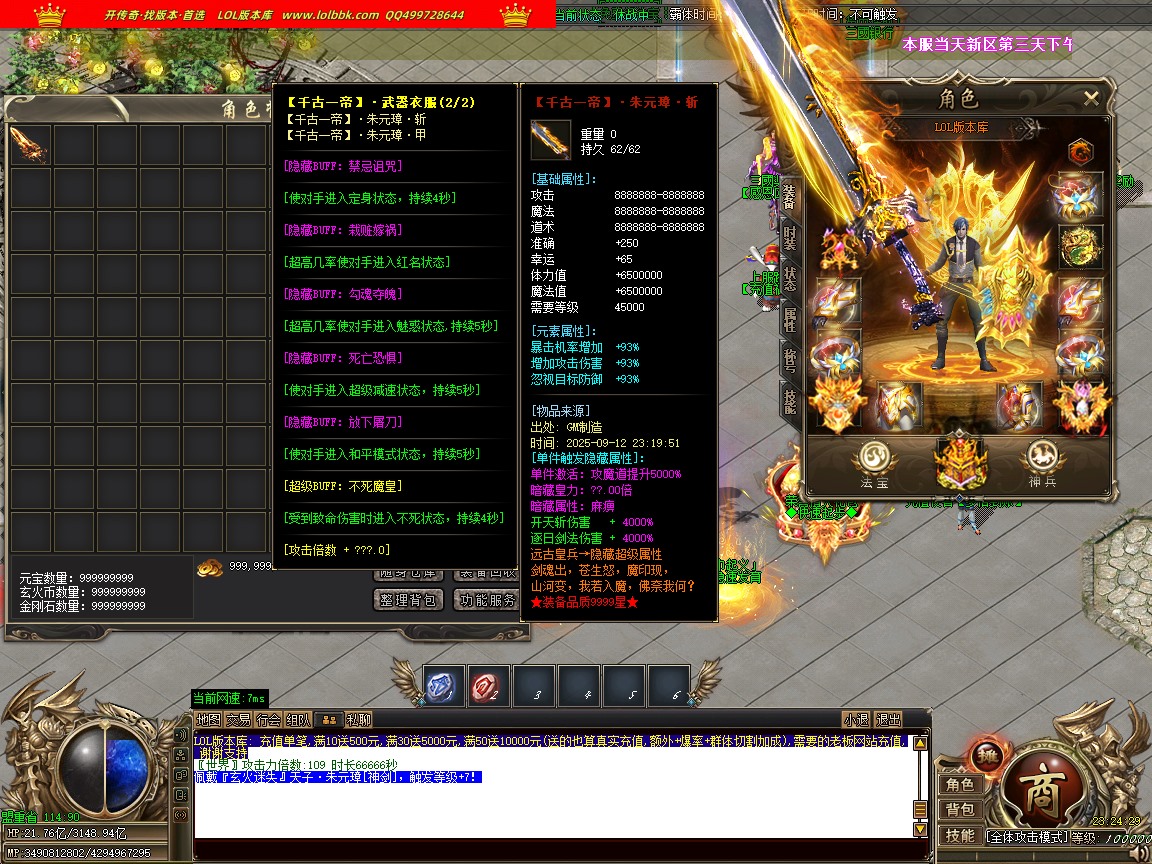Switch to the 时装 fashion tab
This screenshot has width=1152, height=864.
click(x=790, y=236)
